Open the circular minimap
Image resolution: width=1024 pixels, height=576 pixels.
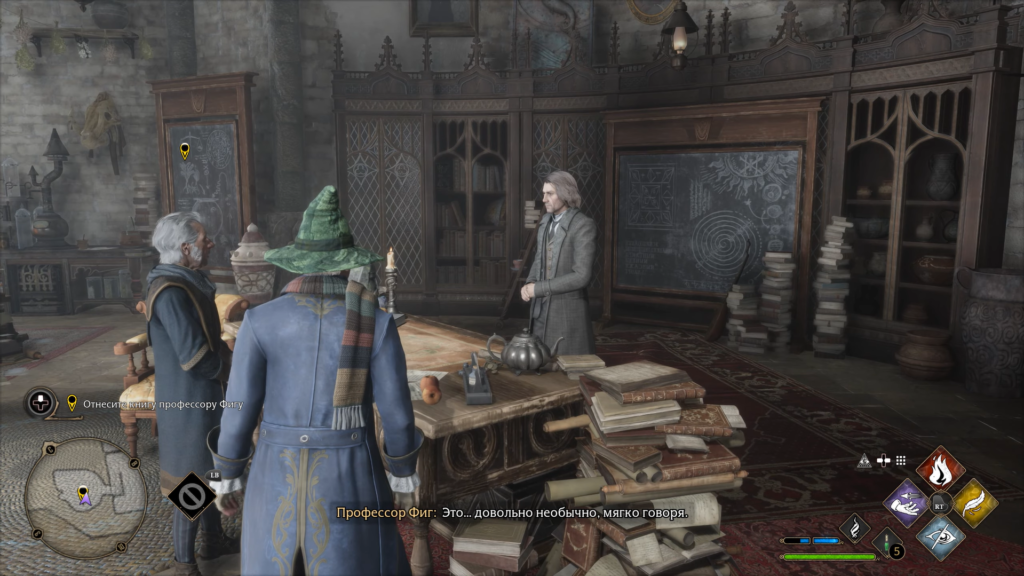click(84, 497)
